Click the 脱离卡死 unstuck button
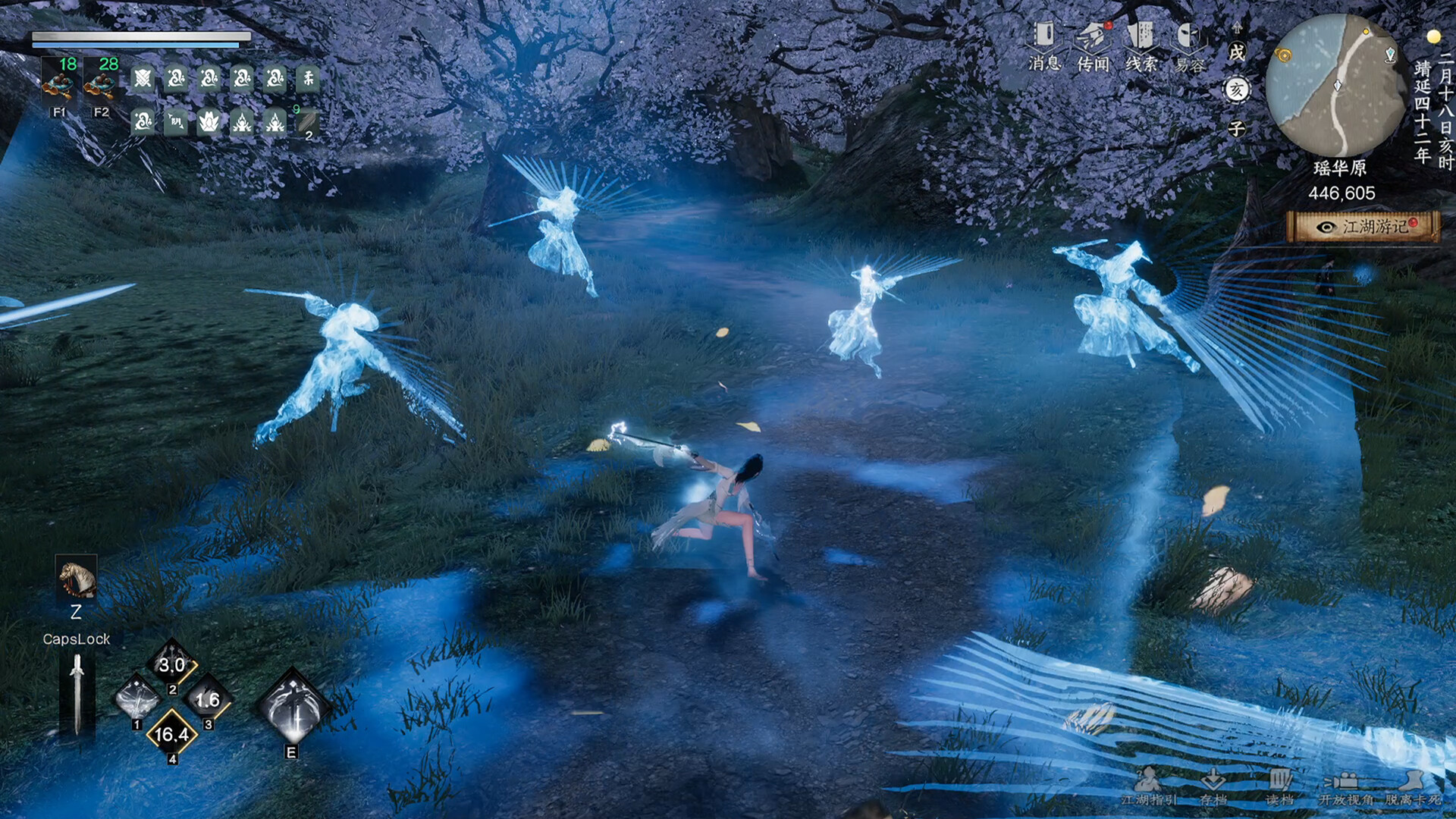1456x819 pixels. [x=1412, y=786]
